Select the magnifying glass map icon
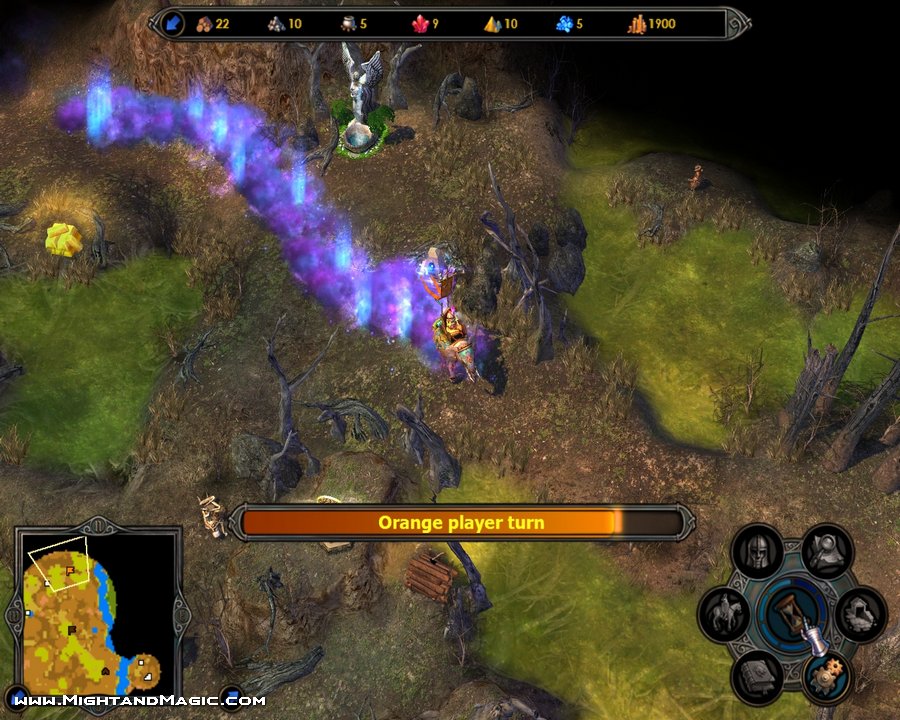This screenshot has width=900, height=720. [x=827, y=551]
